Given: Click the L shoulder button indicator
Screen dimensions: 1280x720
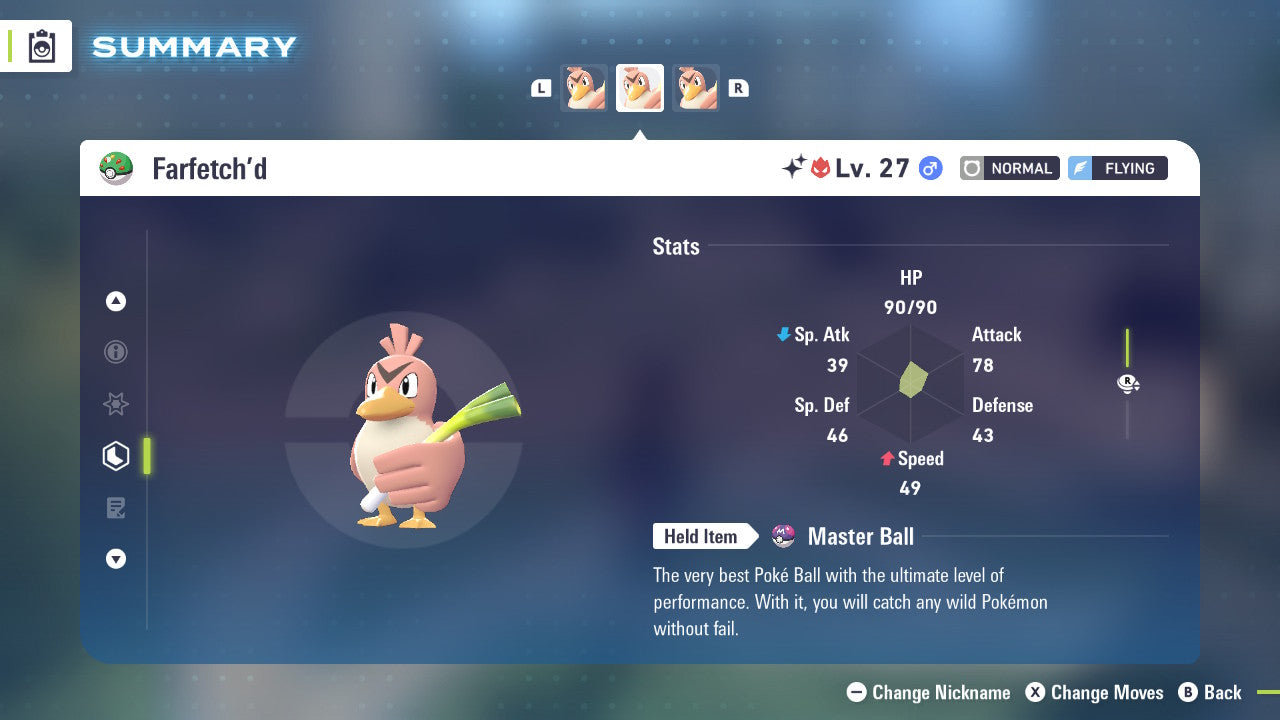Looking at the screenshot, I should click(541, 87).
